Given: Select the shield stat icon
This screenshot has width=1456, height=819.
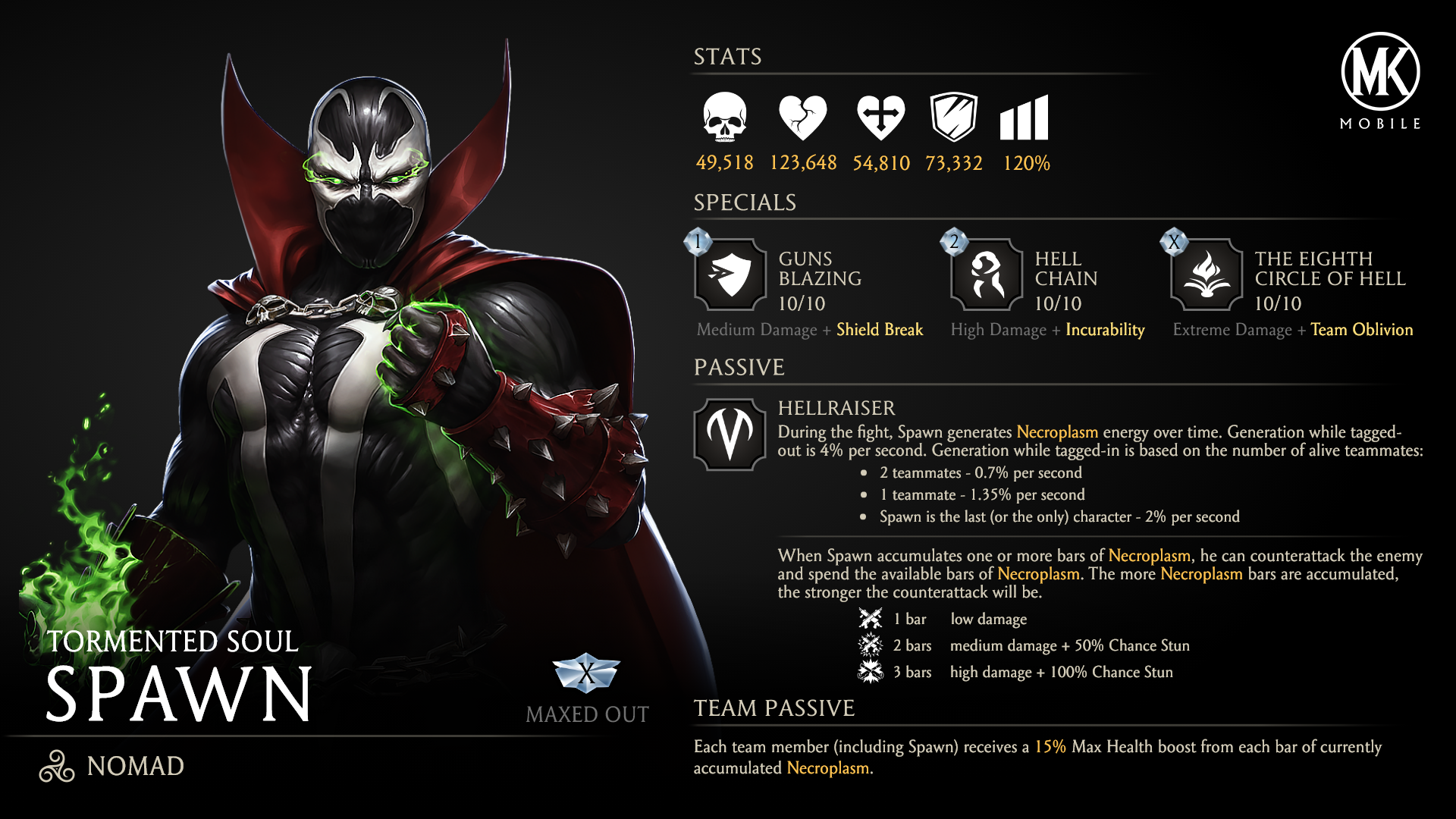Looking at the screenshot, I should (x=953, y=118).
